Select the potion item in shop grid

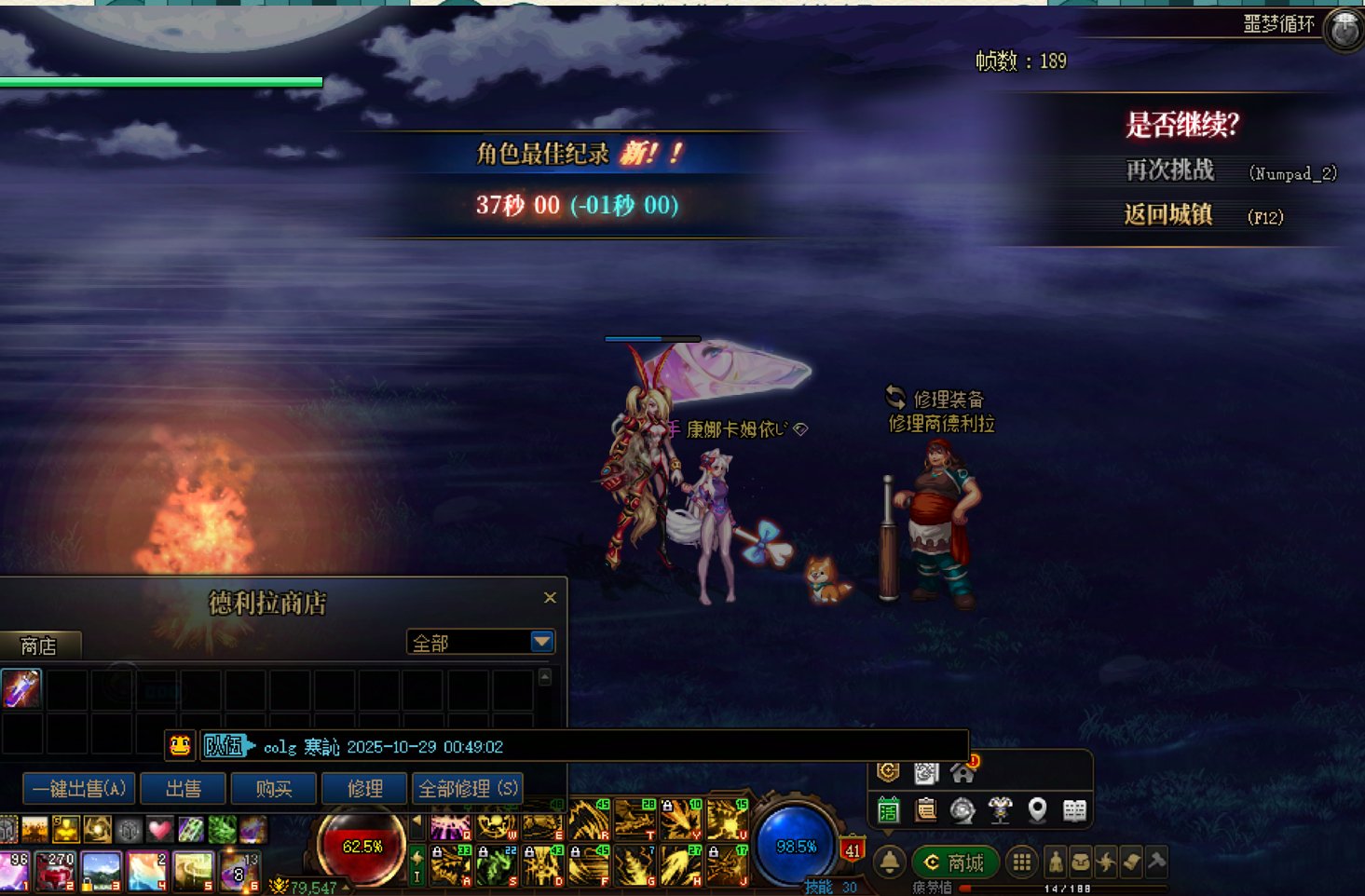(20, 689)
